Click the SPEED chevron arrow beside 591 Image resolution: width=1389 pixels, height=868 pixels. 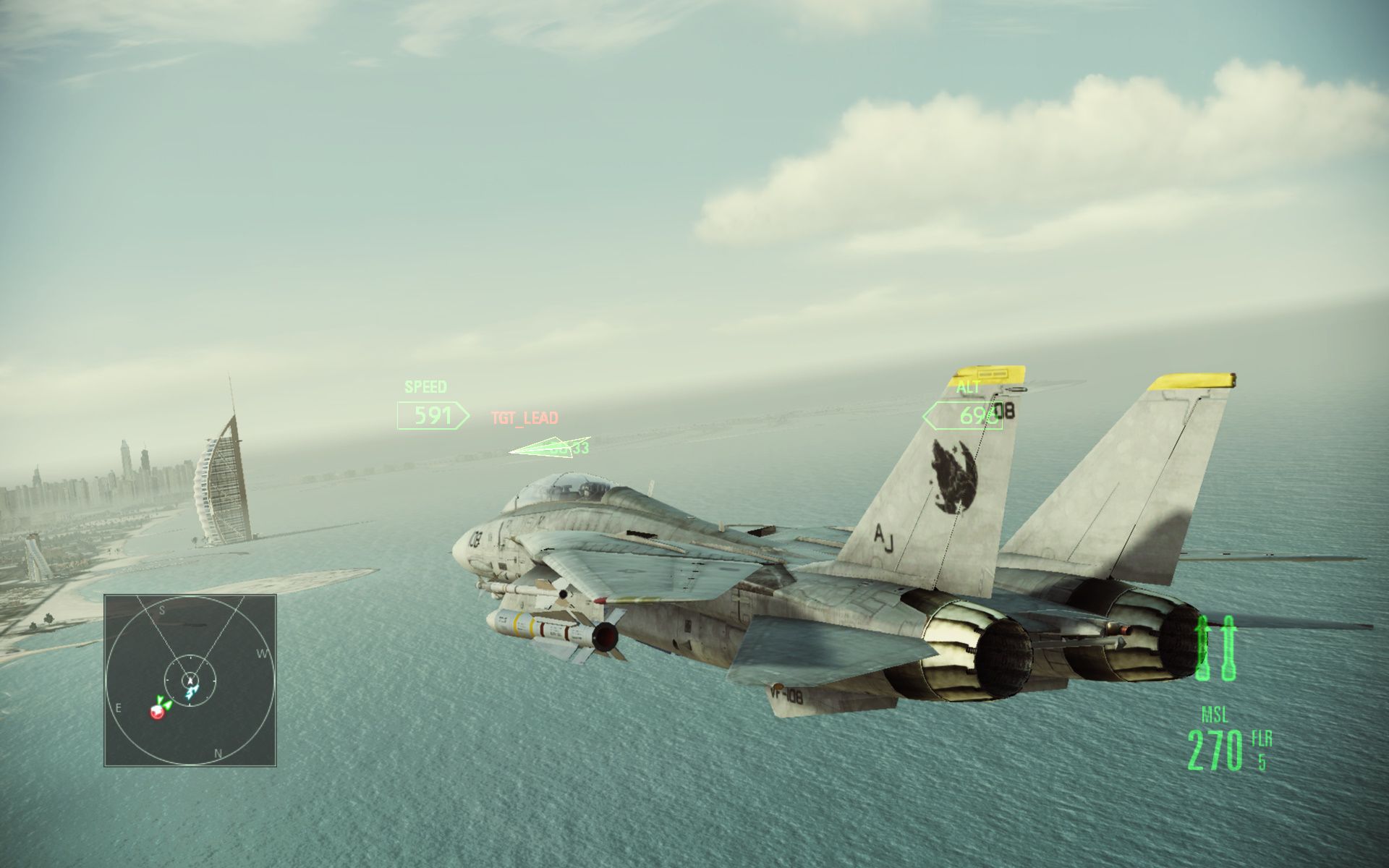pyautogui.click(x=464, y=417)
